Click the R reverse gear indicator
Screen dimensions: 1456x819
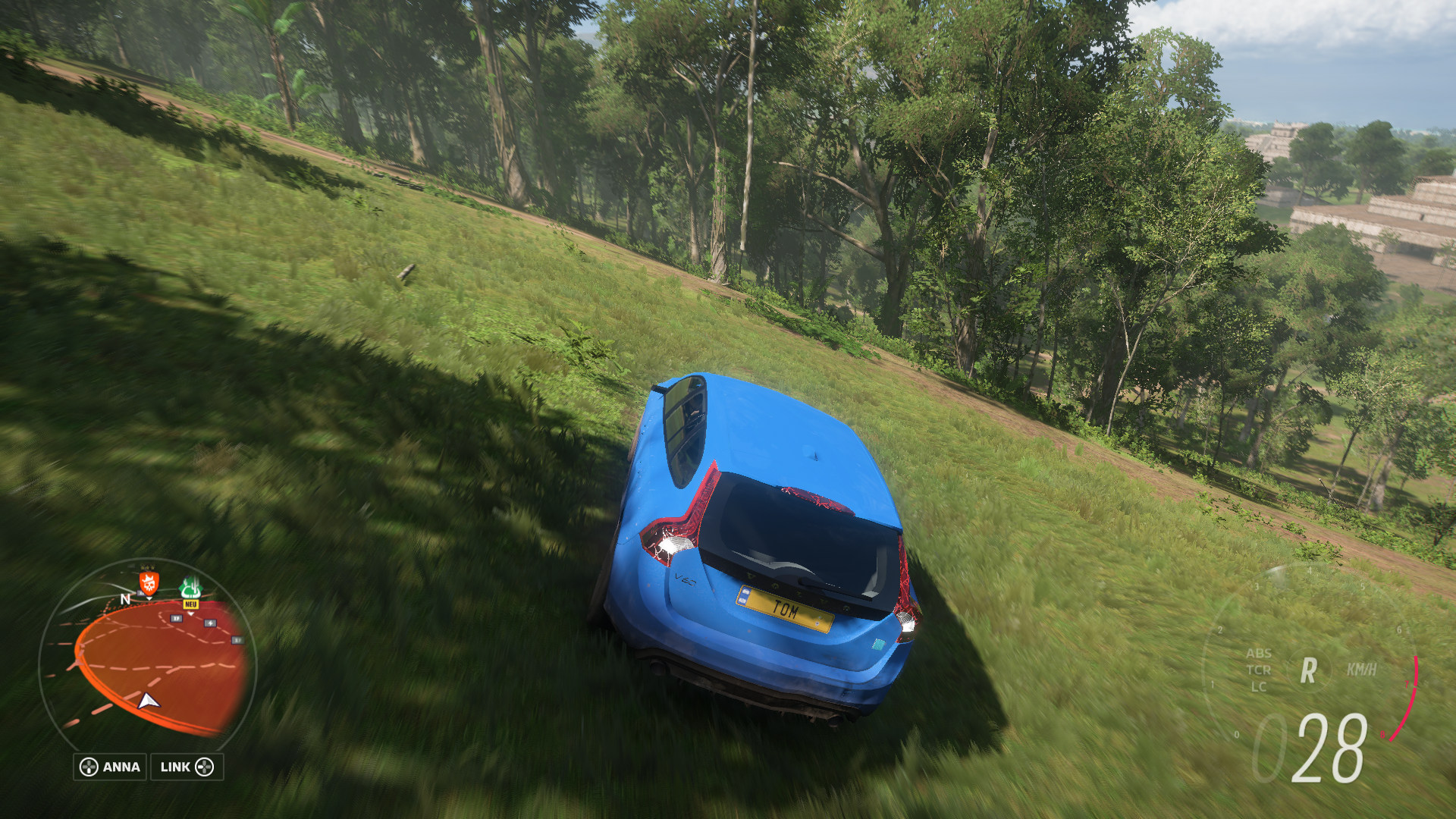pyautogui.click(x=1308, y=670)
